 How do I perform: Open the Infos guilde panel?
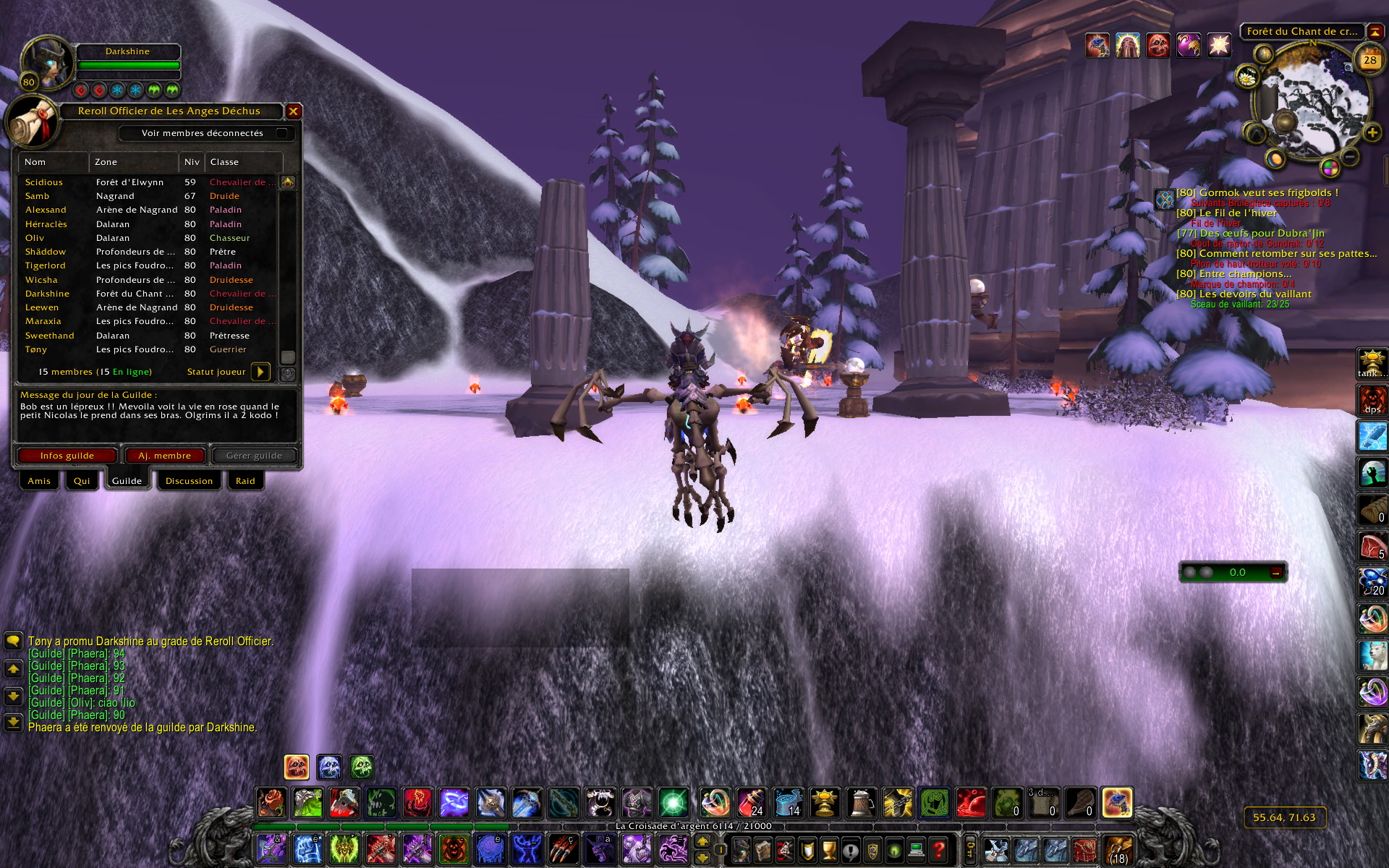(x=67, y=456)
